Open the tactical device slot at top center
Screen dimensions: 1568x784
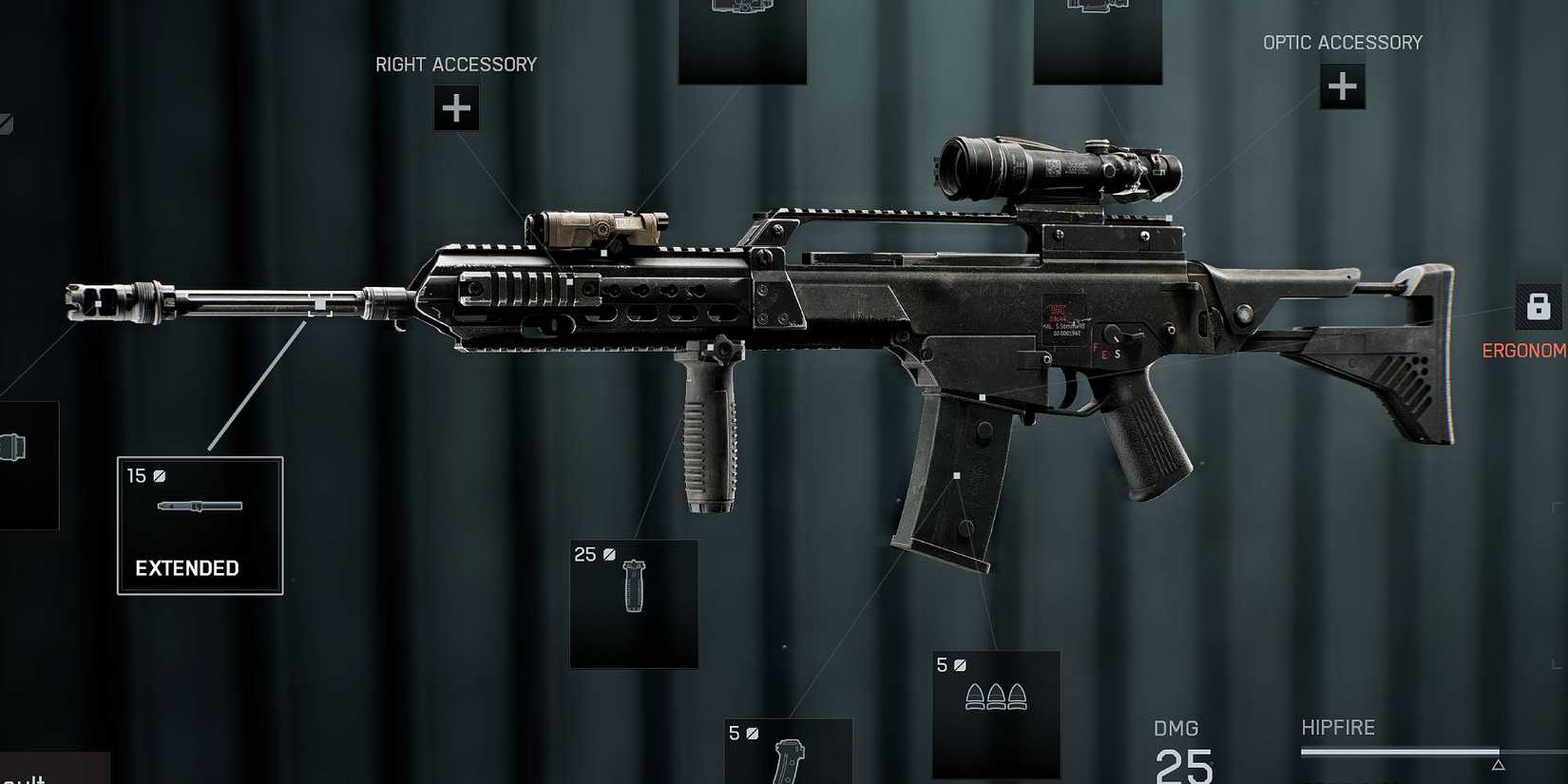743,38
